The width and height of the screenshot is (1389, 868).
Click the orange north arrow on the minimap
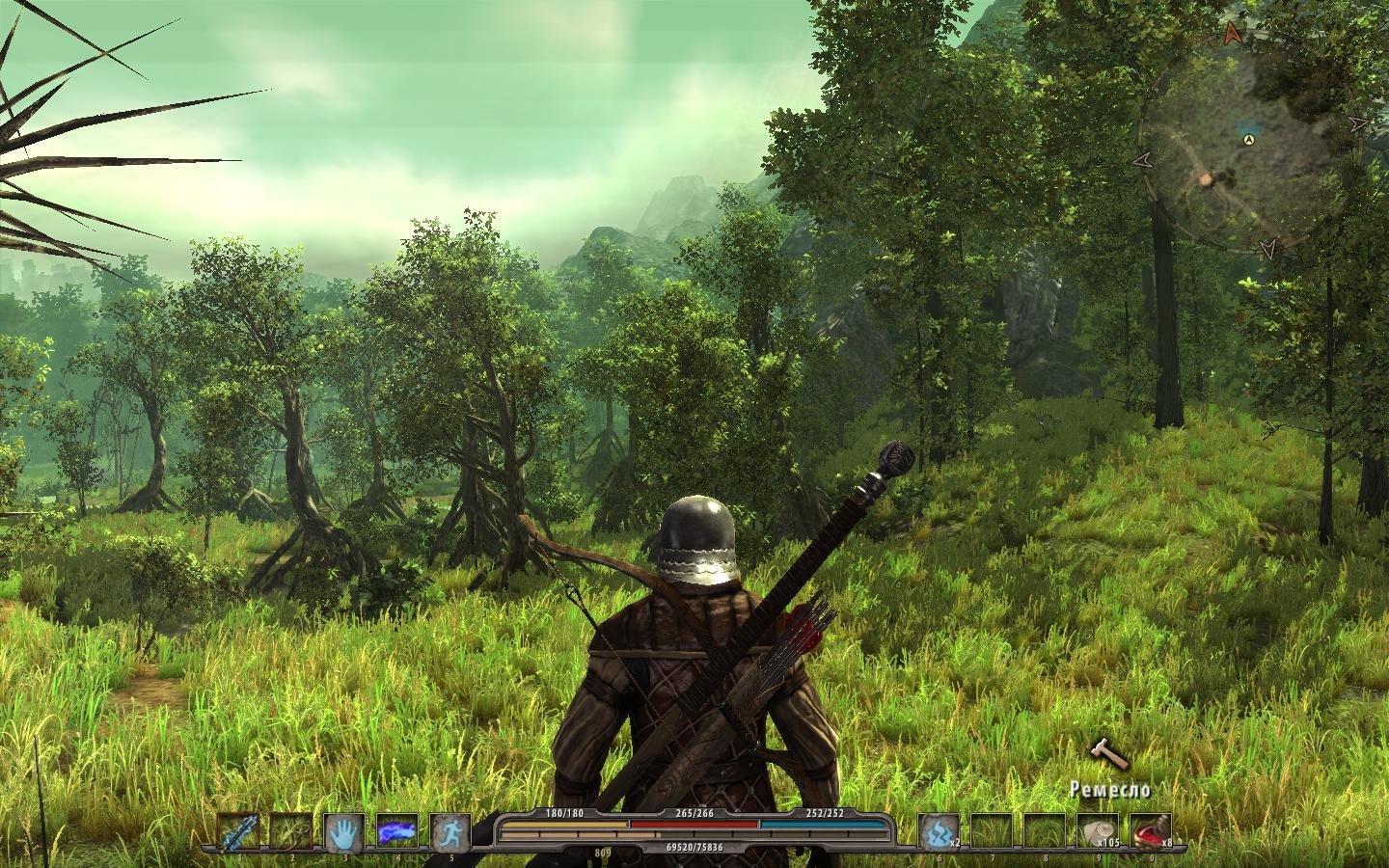pos(1232,34)
